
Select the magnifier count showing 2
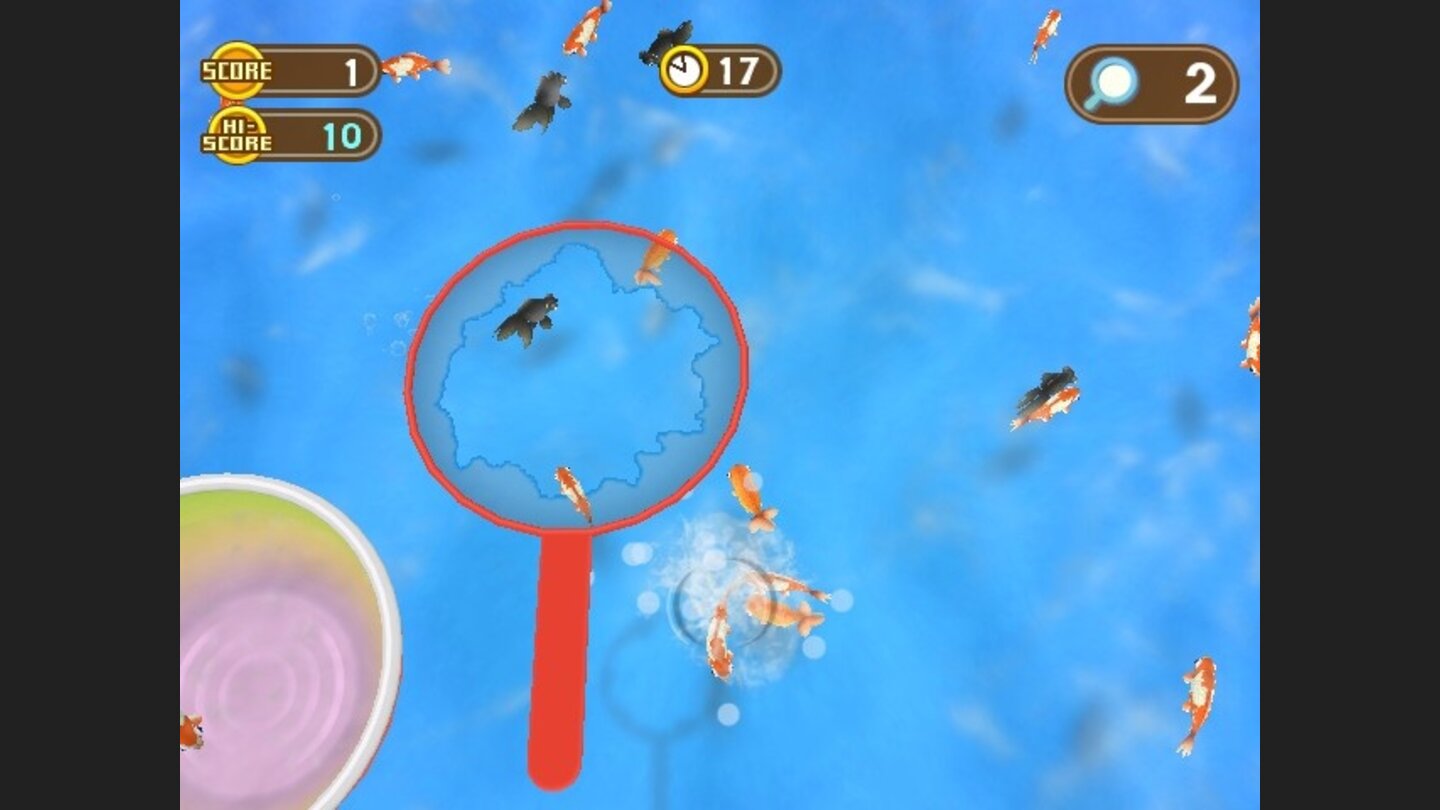pyautogui.click(x=1202, y=84)
